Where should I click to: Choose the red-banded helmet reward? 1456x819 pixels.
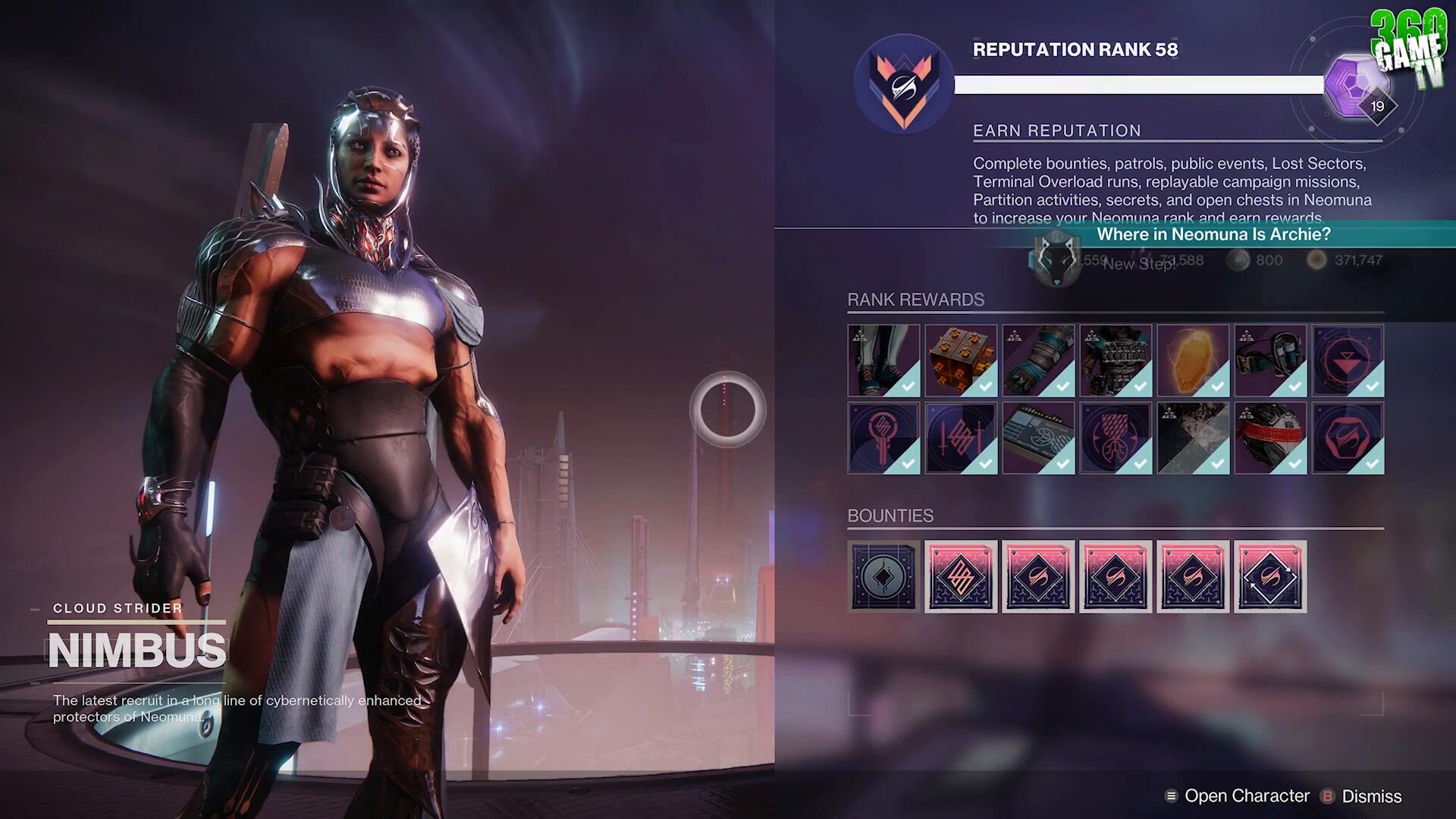(1270, 438)
